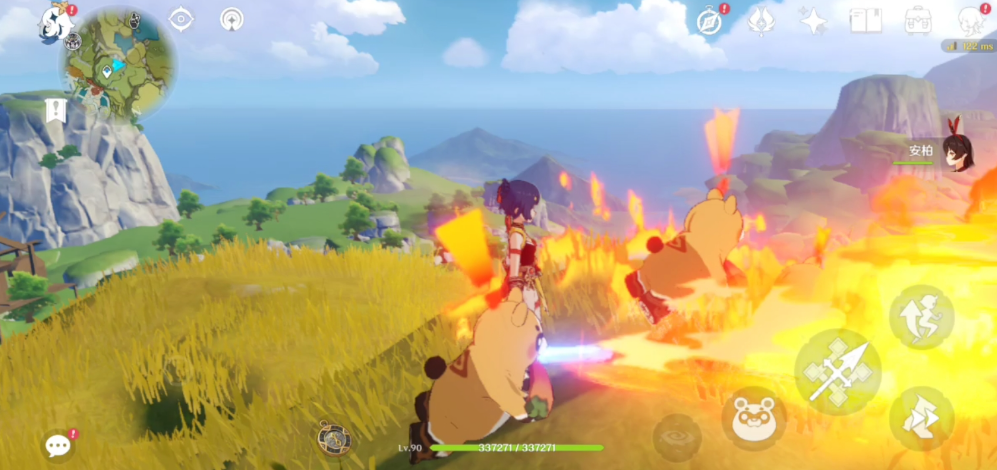Use the compass gadget icon

tap(333, 437)
